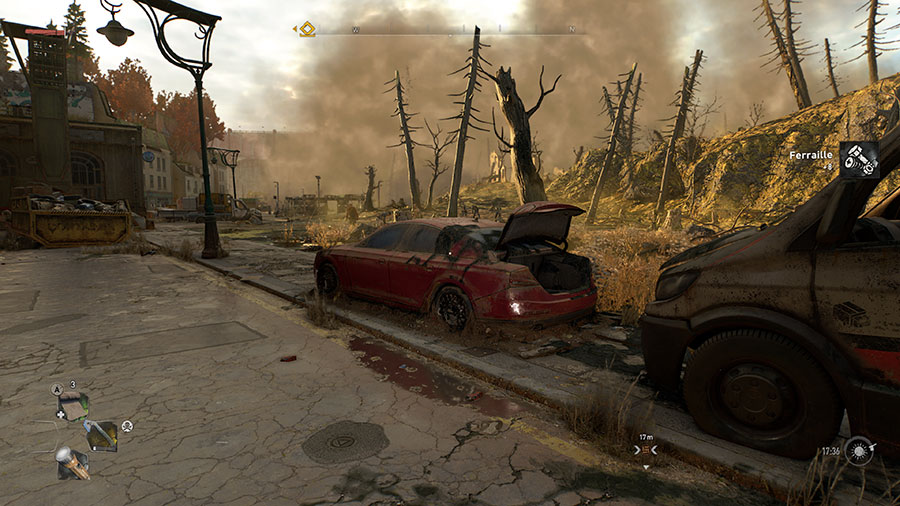Select the equipped blade weapon slot
The height and width of the screenshot is (506, 900).
pyautogui.click(x=101, y=435)
